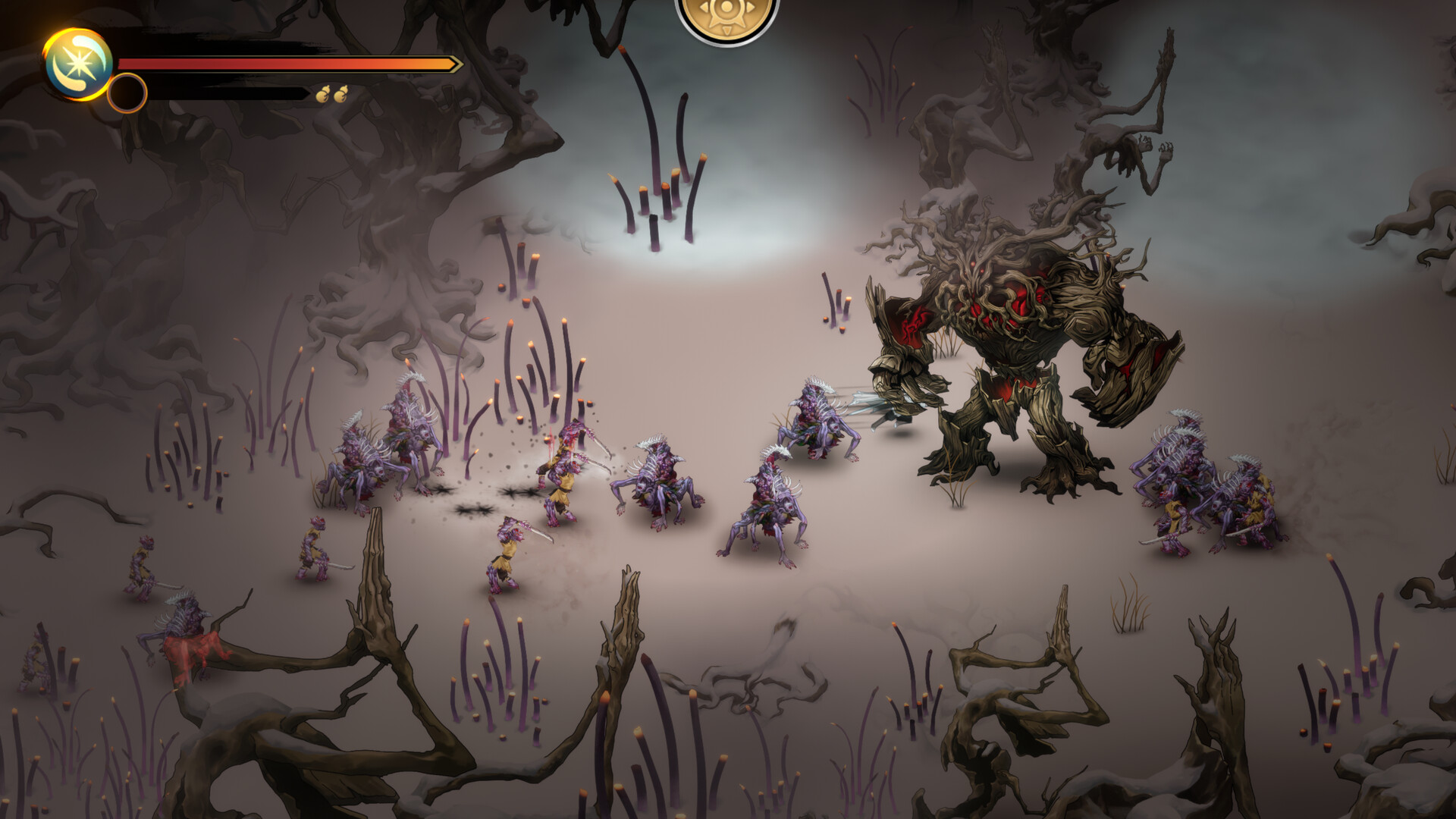Select the empty skill slot circle under the orb
This screenshot has height=819, width=1456.
[x=127, y=94]
